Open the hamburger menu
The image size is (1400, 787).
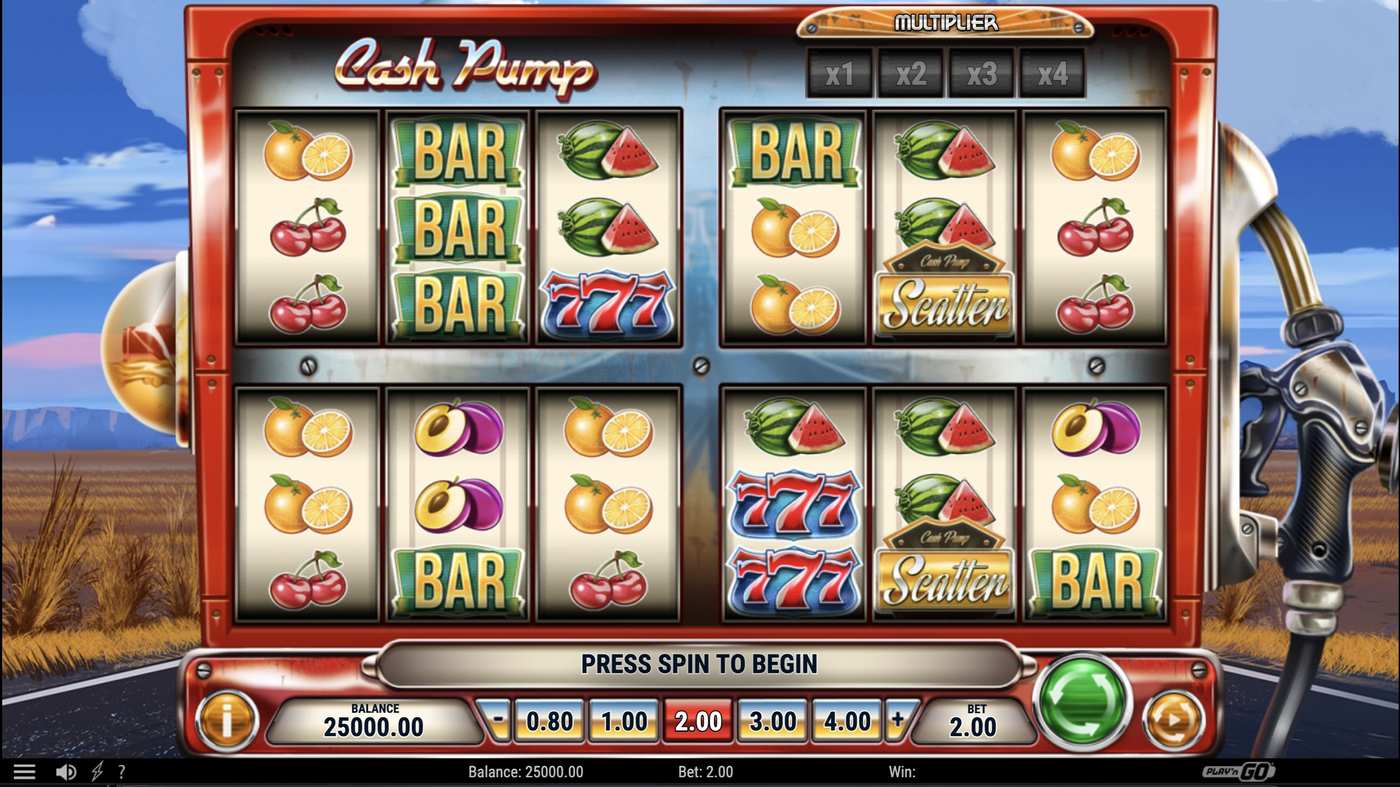tap(24, 770)
